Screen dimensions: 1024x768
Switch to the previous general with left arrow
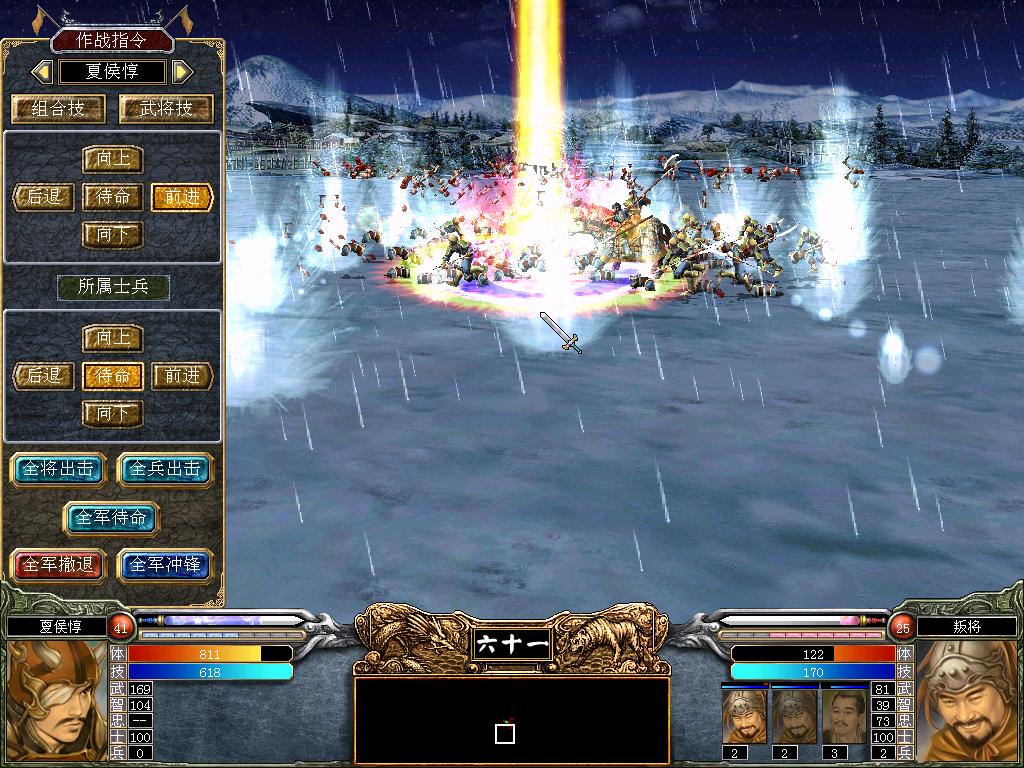(42, 72)
